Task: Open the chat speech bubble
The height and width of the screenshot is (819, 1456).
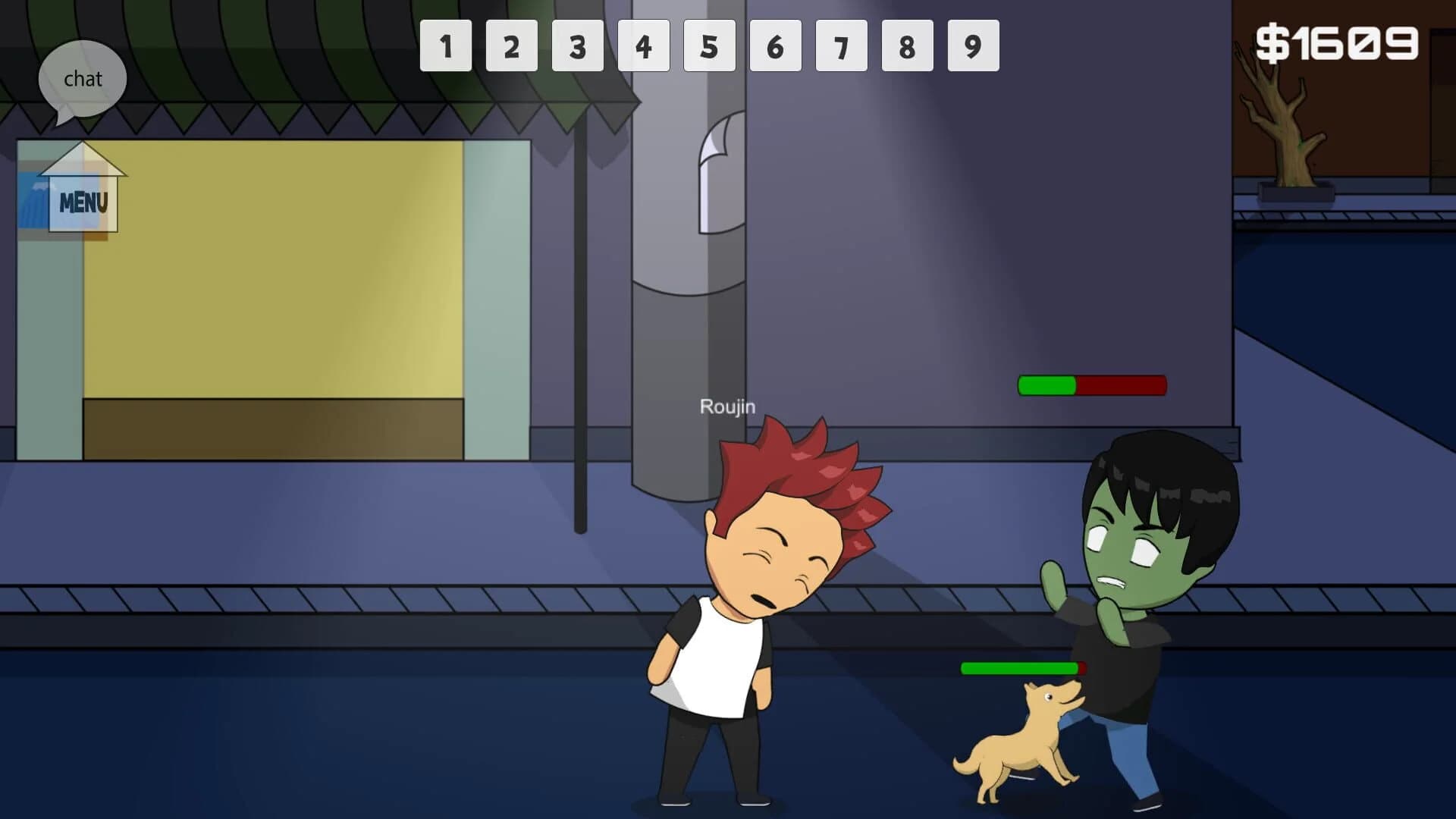Action: (x=83, y=78)
